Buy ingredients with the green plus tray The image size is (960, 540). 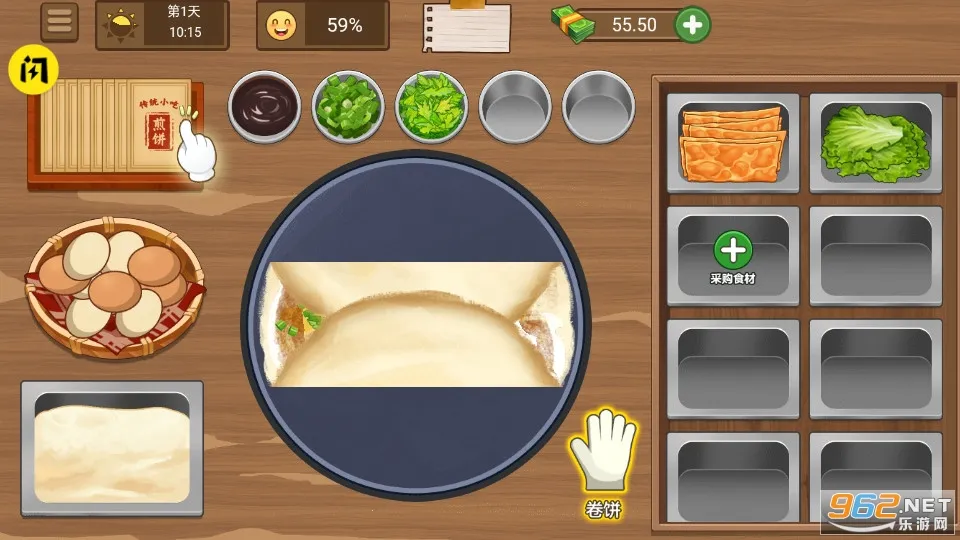733,255
